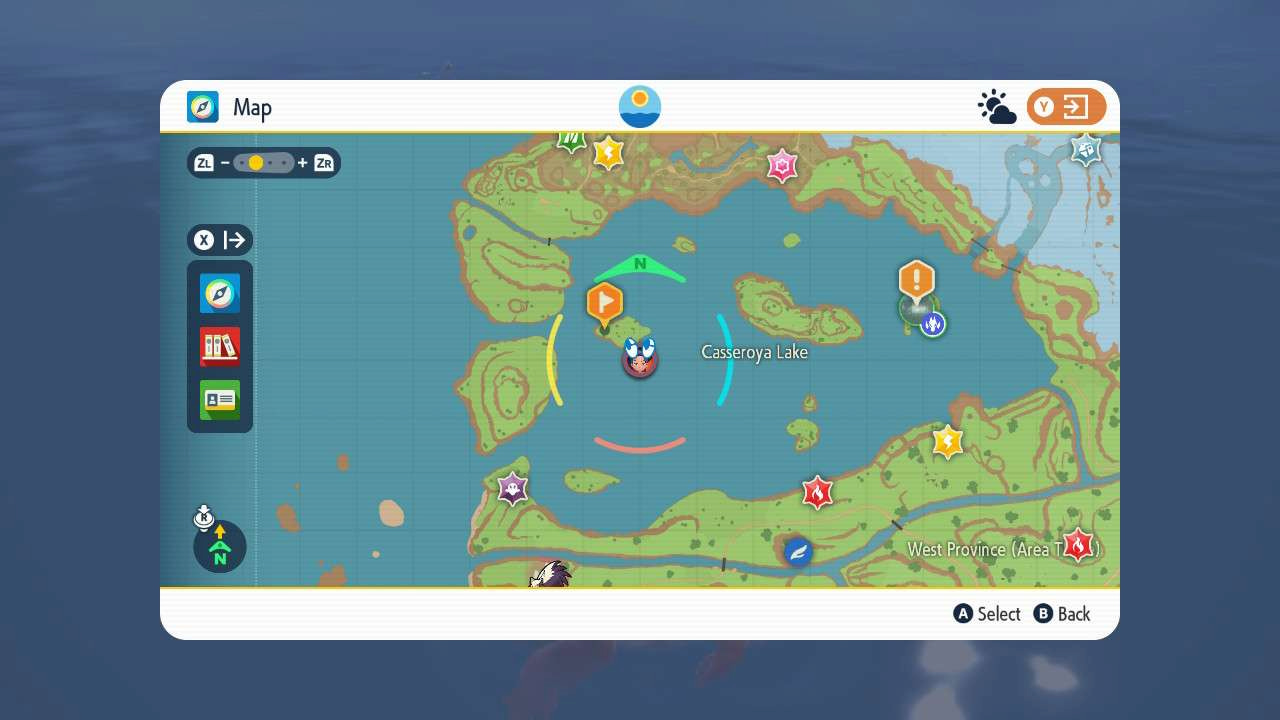Click the weather forecast cloud icon
Screen dimensions: 1280x720
click(x=997, y=105)
